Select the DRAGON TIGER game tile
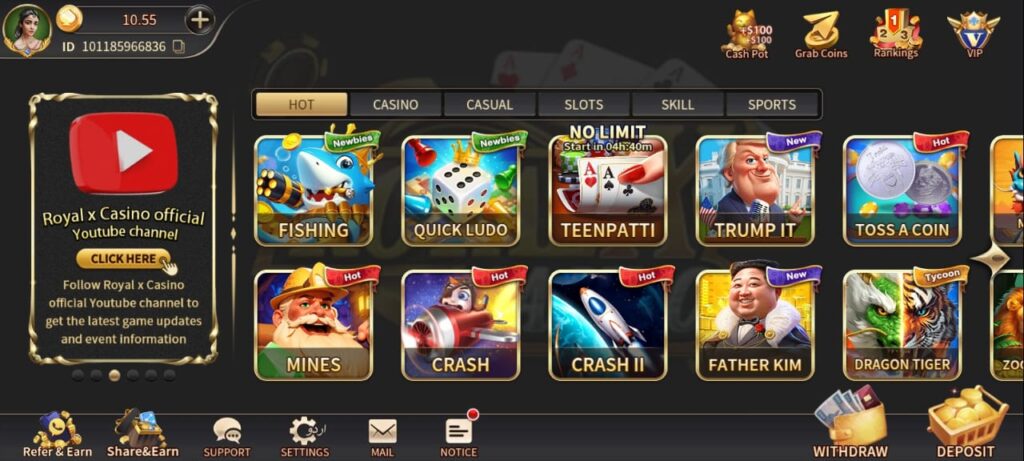The width and height of the screenshot is (1024, 461). [902, 325]
